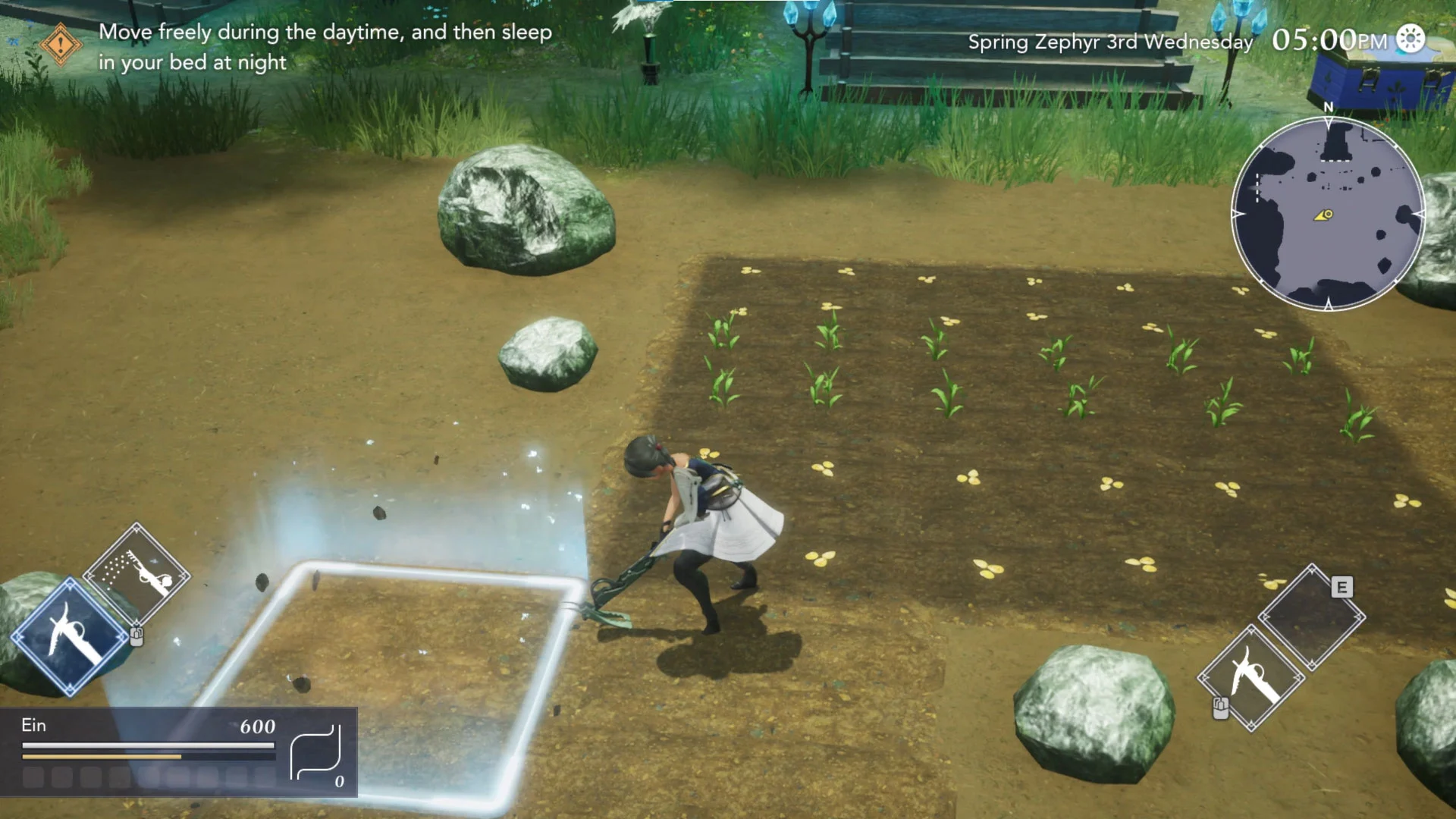Open the orange quest objective marker
Image resolution: width=1456 pixels, height=819 pixels.
[x=61, y=44]
